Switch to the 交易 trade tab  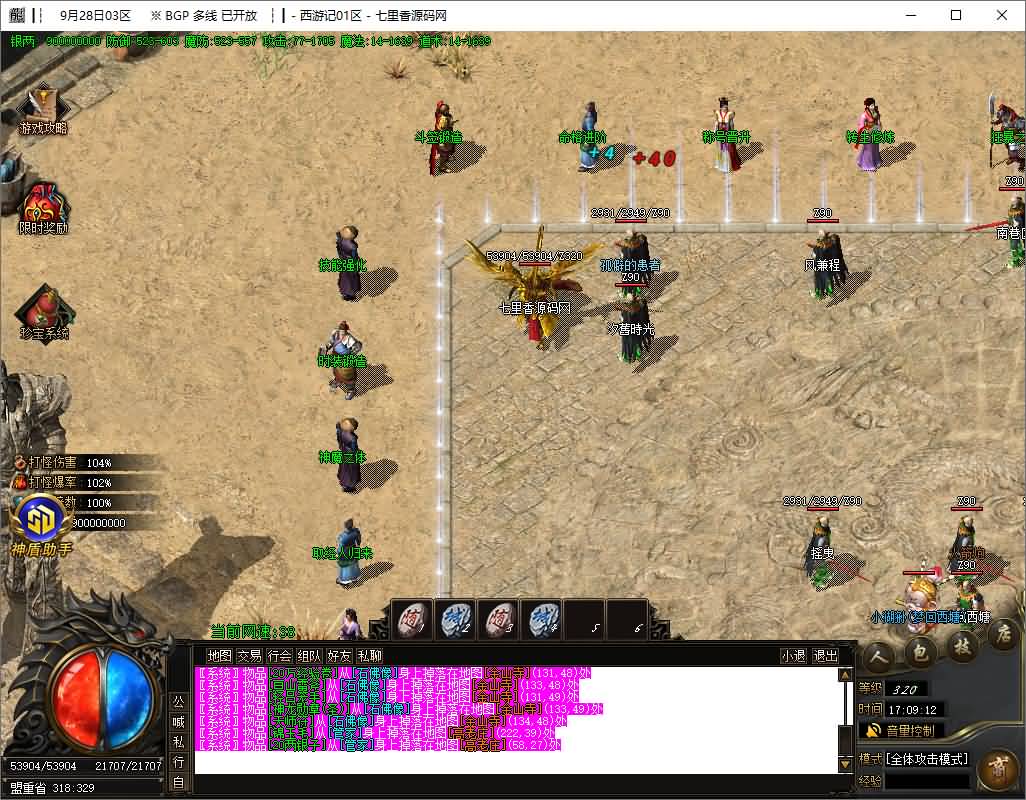(248, 656)
